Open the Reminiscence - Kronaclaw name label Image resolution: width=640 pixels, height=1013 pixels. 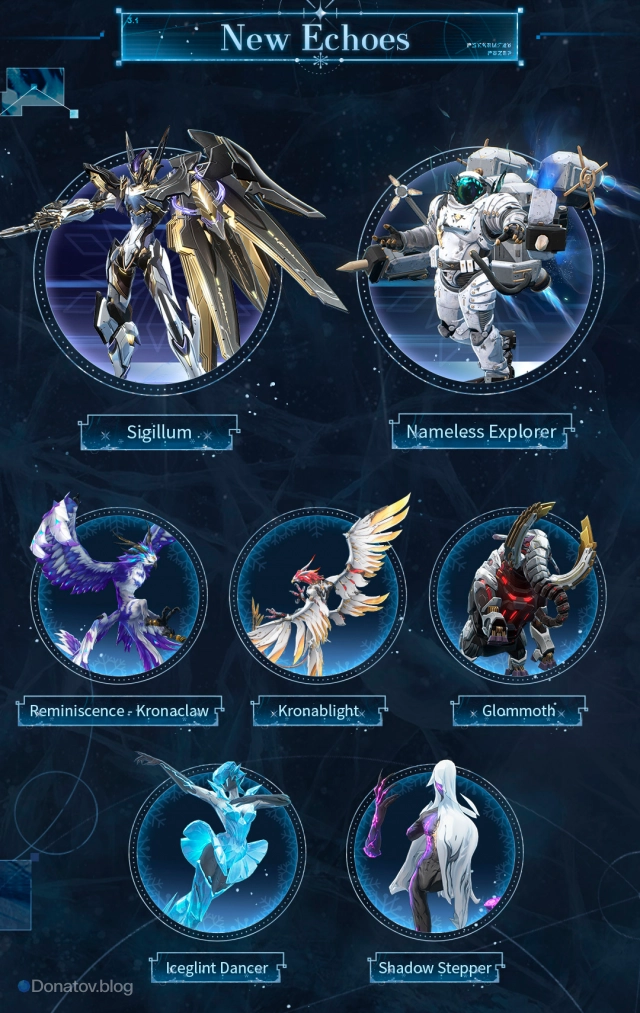coord(119,712)
